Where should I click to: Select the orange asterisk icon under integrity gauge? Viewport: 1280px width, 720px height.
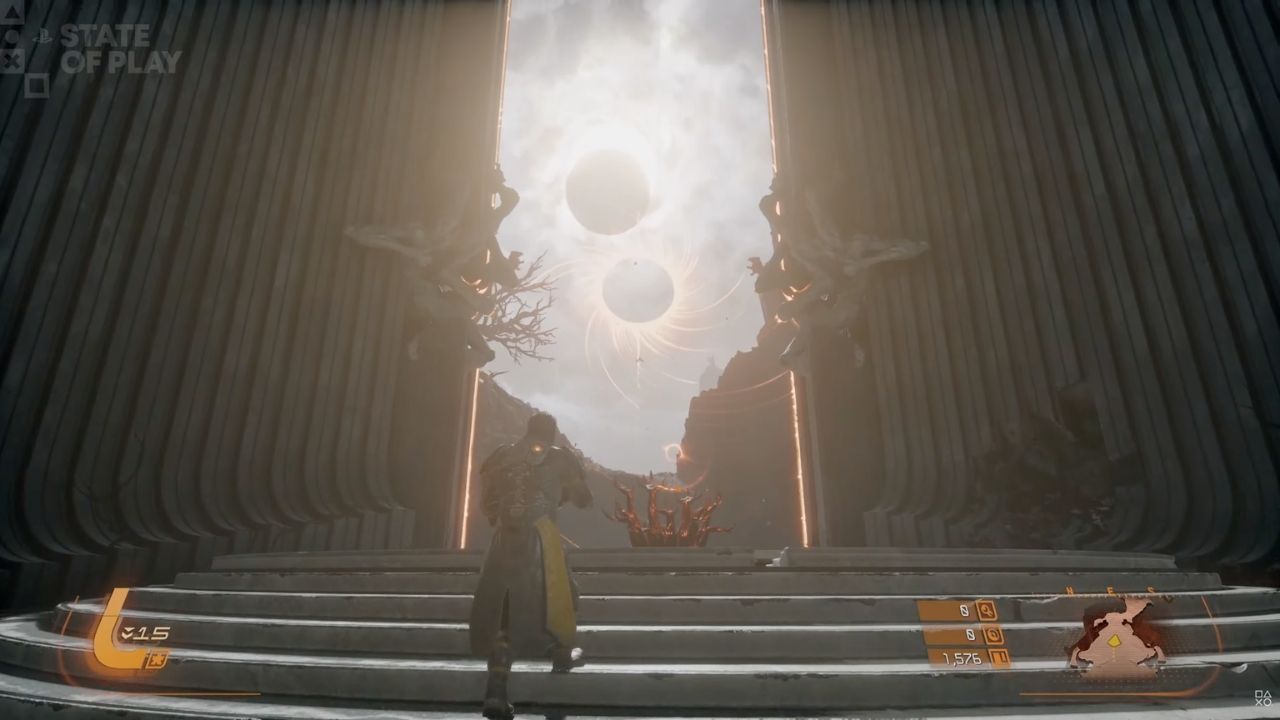pos(155,659)
